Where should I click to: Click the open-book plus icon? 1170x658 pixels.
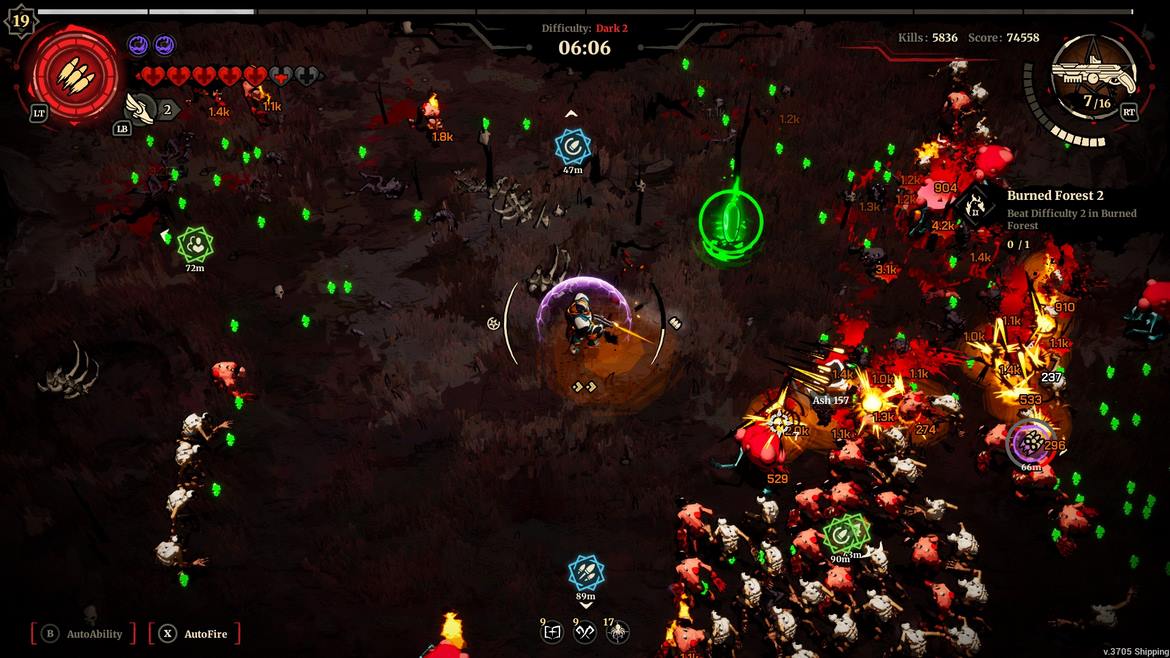[552, 631]
